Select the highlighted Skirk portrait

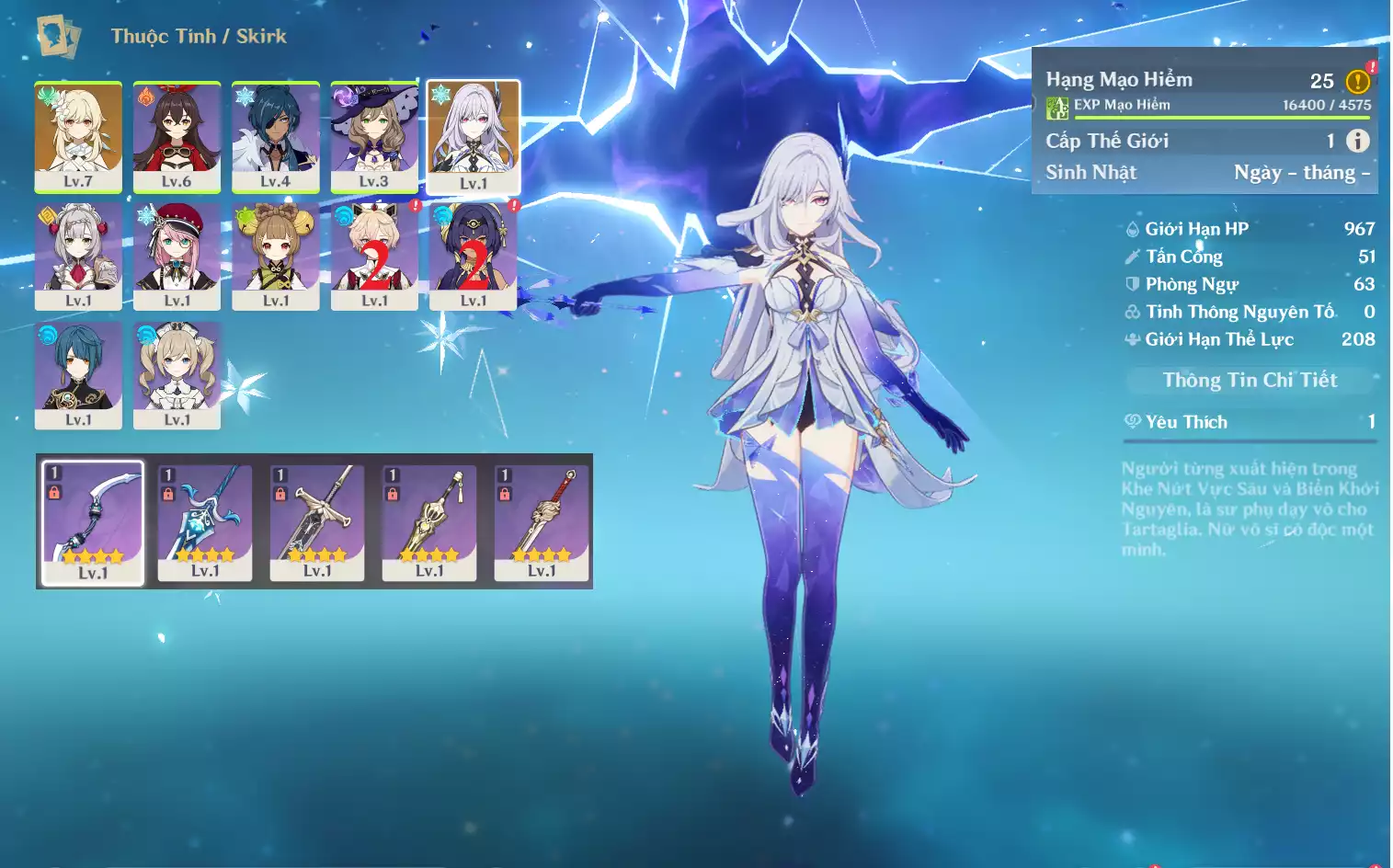[x=474, y=136]
